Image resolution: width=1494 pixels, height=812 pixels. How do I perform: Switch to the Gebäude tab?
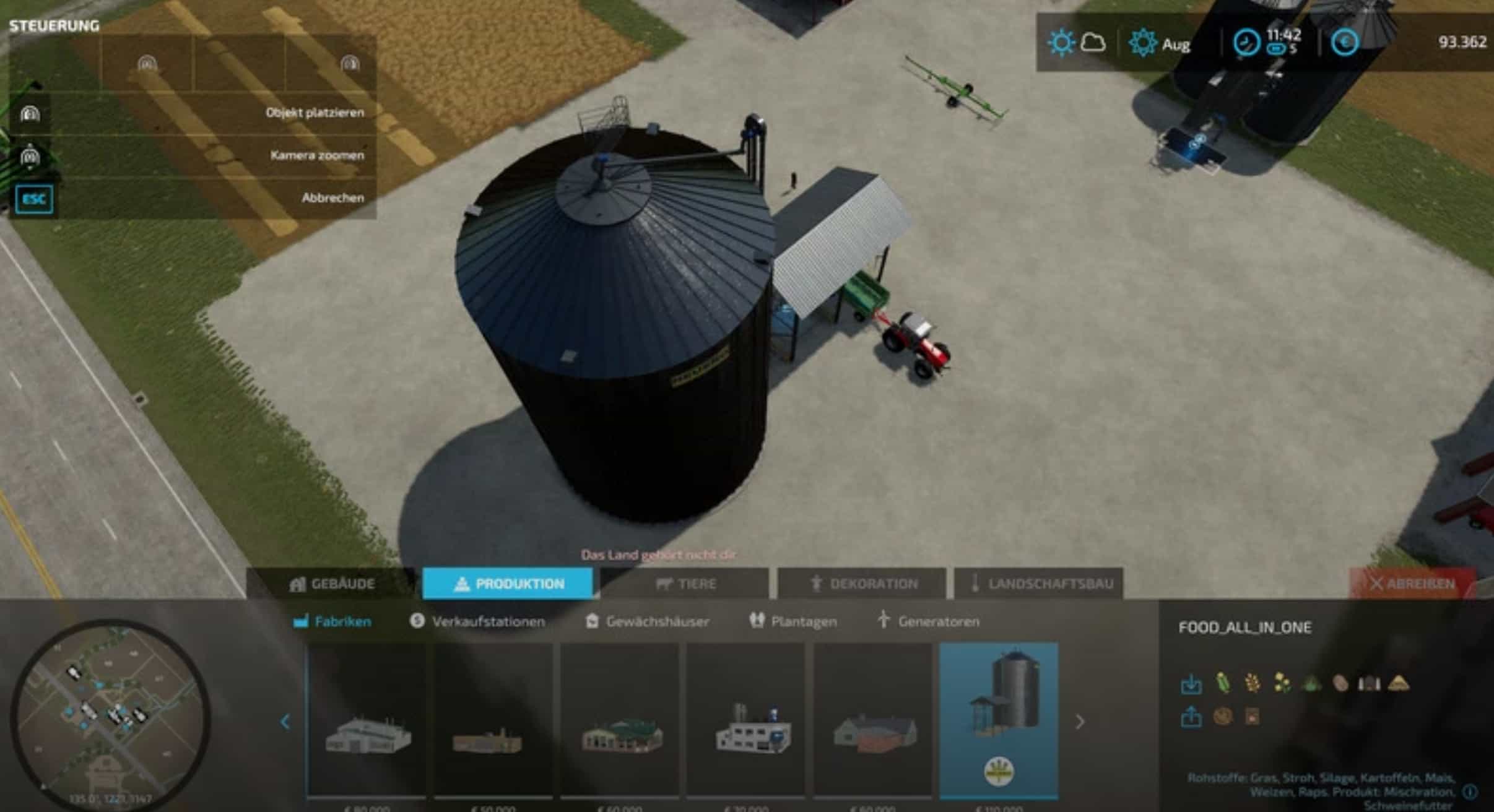pyautogui.click(x=332, y=584)
